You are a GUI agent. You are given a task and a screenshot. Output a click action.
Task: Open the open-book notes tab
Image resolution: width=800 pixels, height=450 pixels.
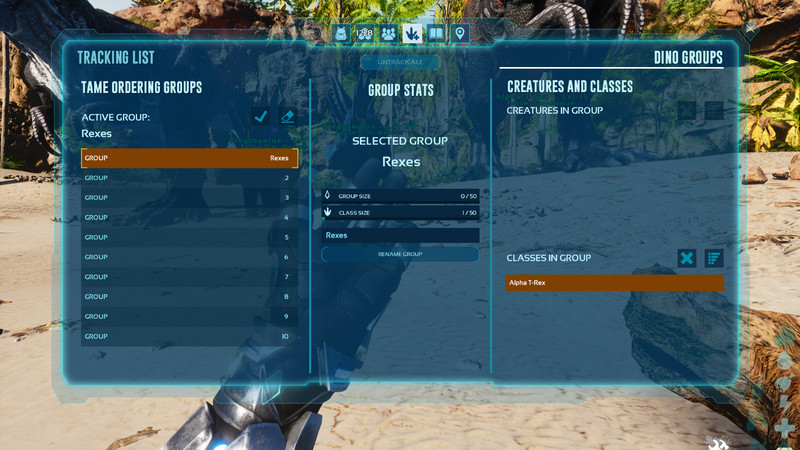436,33
